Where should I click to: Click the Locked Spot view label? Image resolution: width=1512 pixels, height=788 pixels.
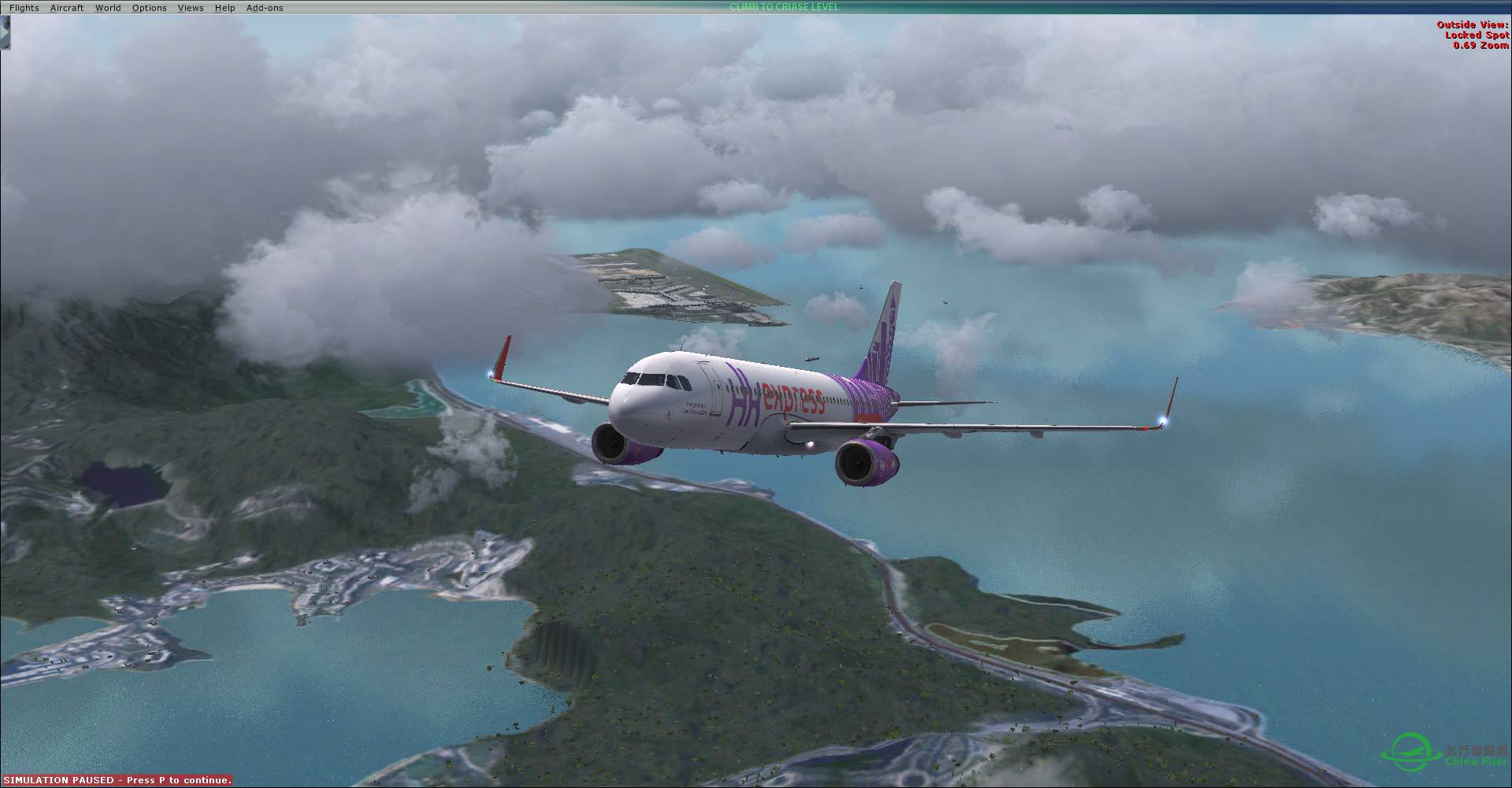pyautogui.click(x=1477, y=35)
